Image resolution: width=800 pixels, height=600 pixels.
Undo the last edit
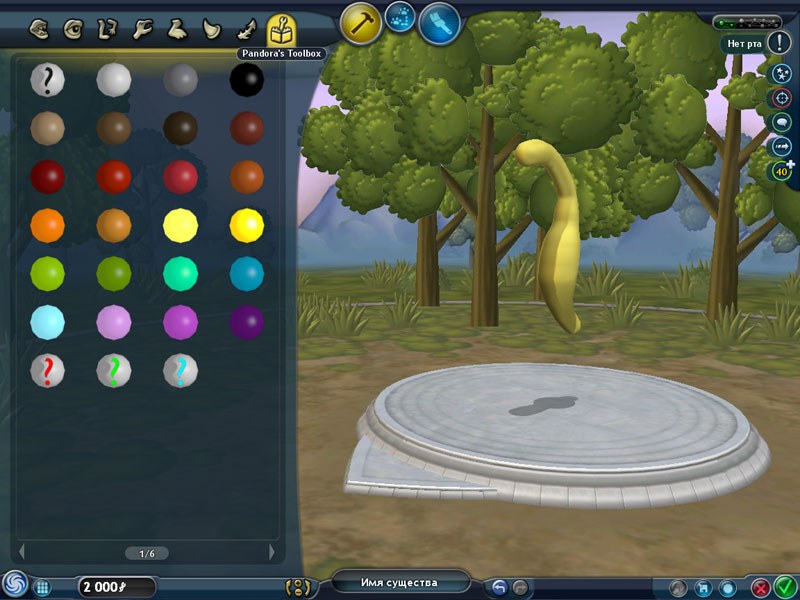pyautogui.click(x=499, y=587)
